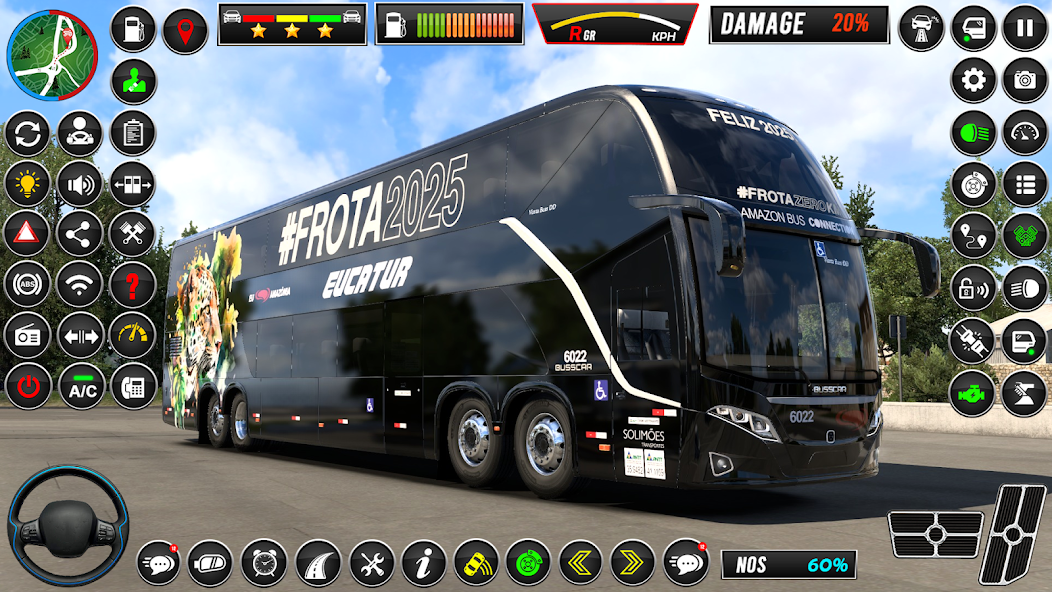Open the info 'i' button
The image size is (1052, 592).
click(423, 564)
